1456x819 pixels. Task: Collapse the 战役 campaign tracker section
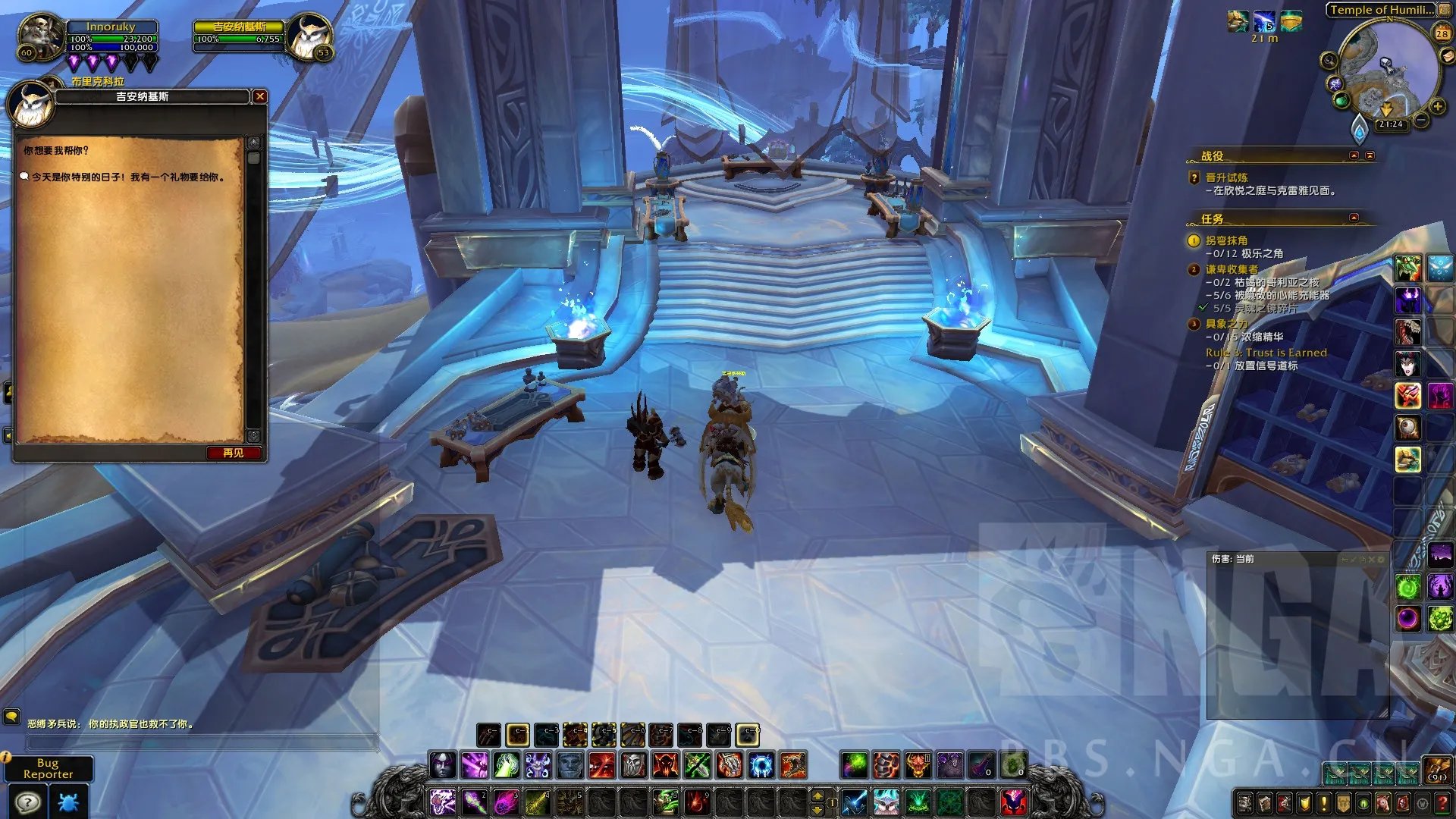point(1354,155)
